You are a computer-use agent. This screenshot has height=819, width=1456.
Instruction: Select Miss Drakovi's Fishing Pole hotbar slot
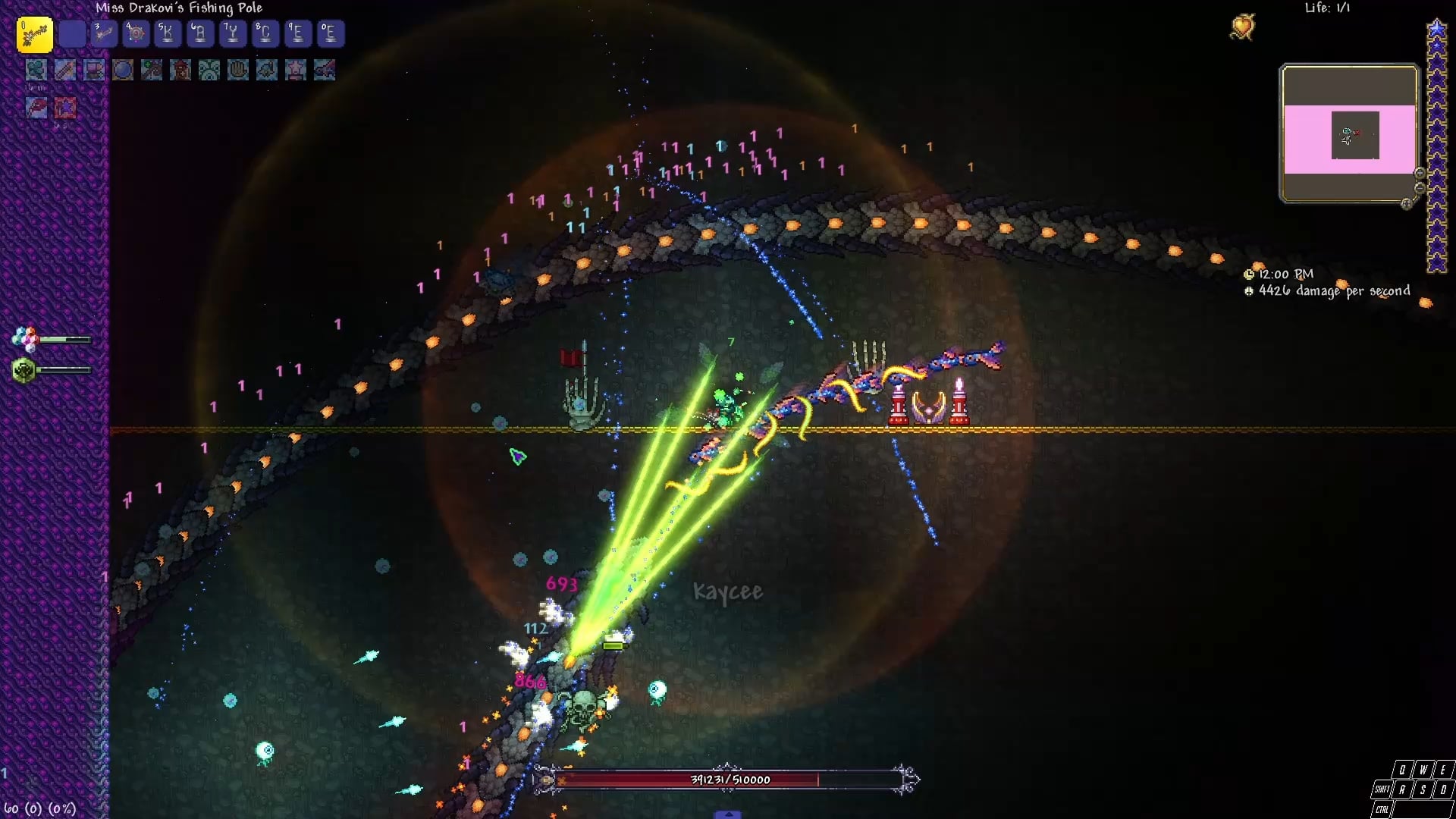(x=35, y=34)
